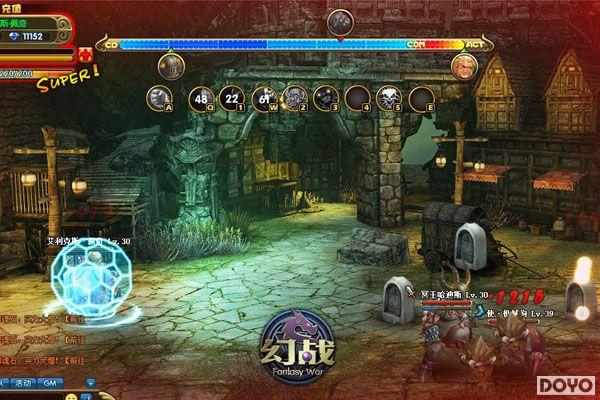600x400 pixels.
Task: Activate the skull skill in slot 5
Action: click(387, 97)
